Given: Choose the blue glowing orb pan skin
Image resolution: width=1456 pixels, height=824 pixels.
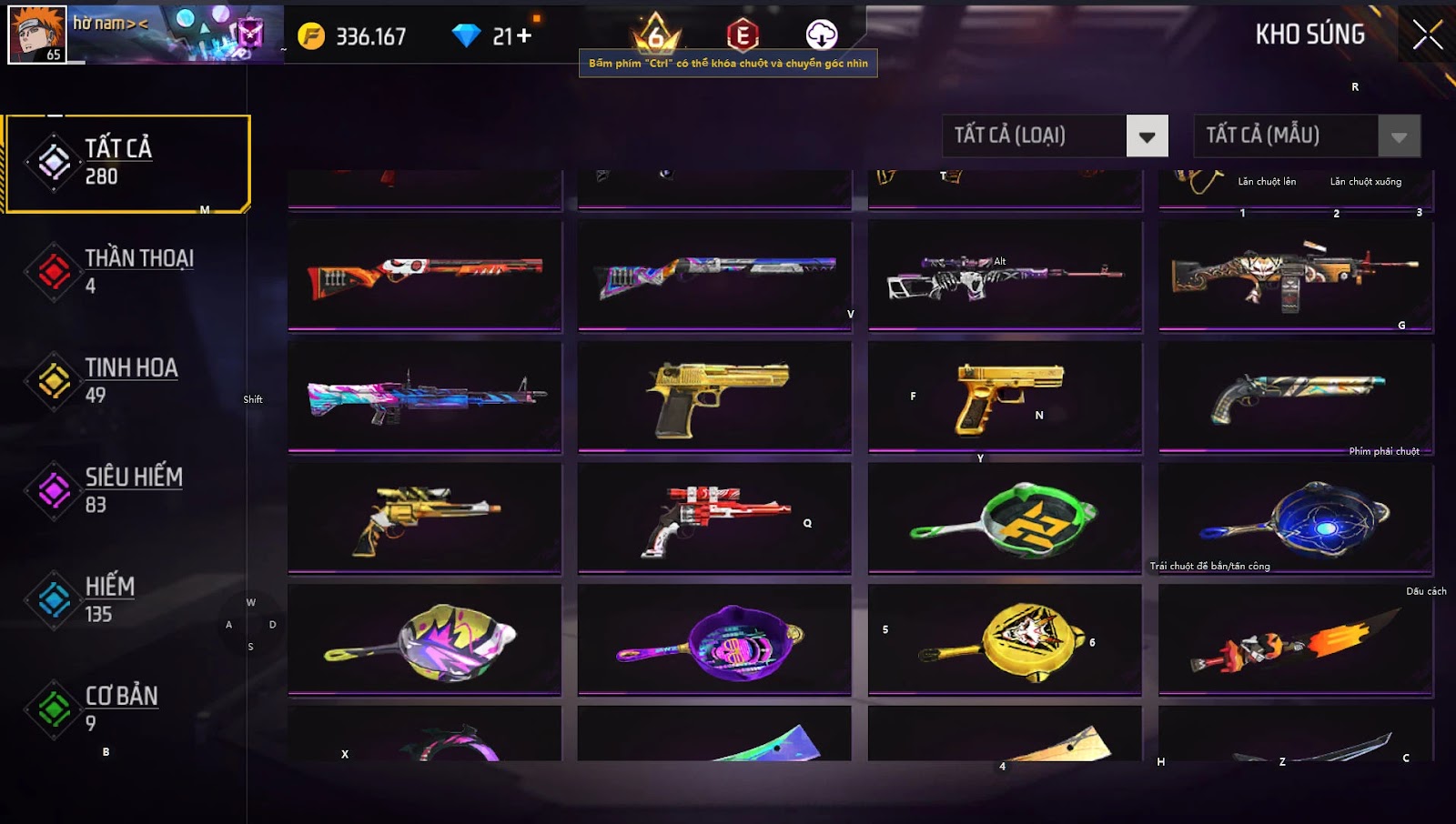Looking at the screenshot, I should [x=1296, y=519].
